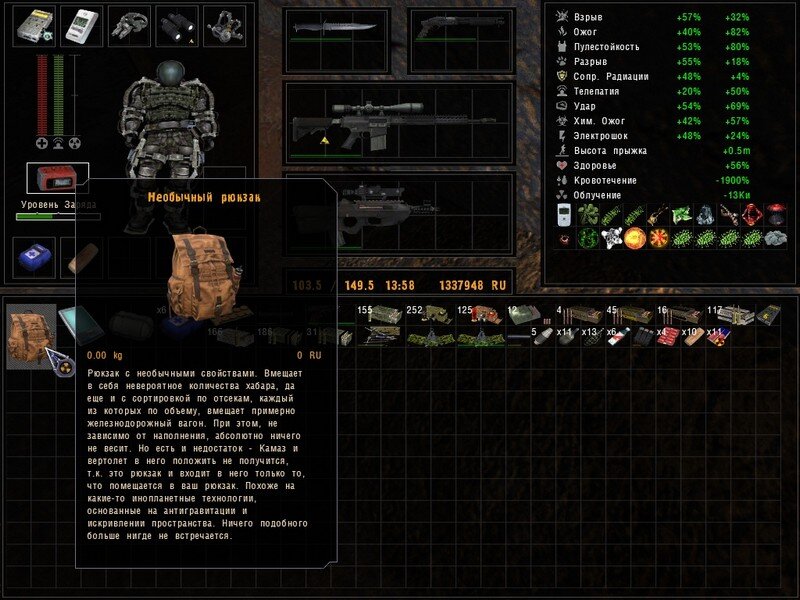Select the white PDA device slot
The image size is (800, 600).
[x=81, y=27]
